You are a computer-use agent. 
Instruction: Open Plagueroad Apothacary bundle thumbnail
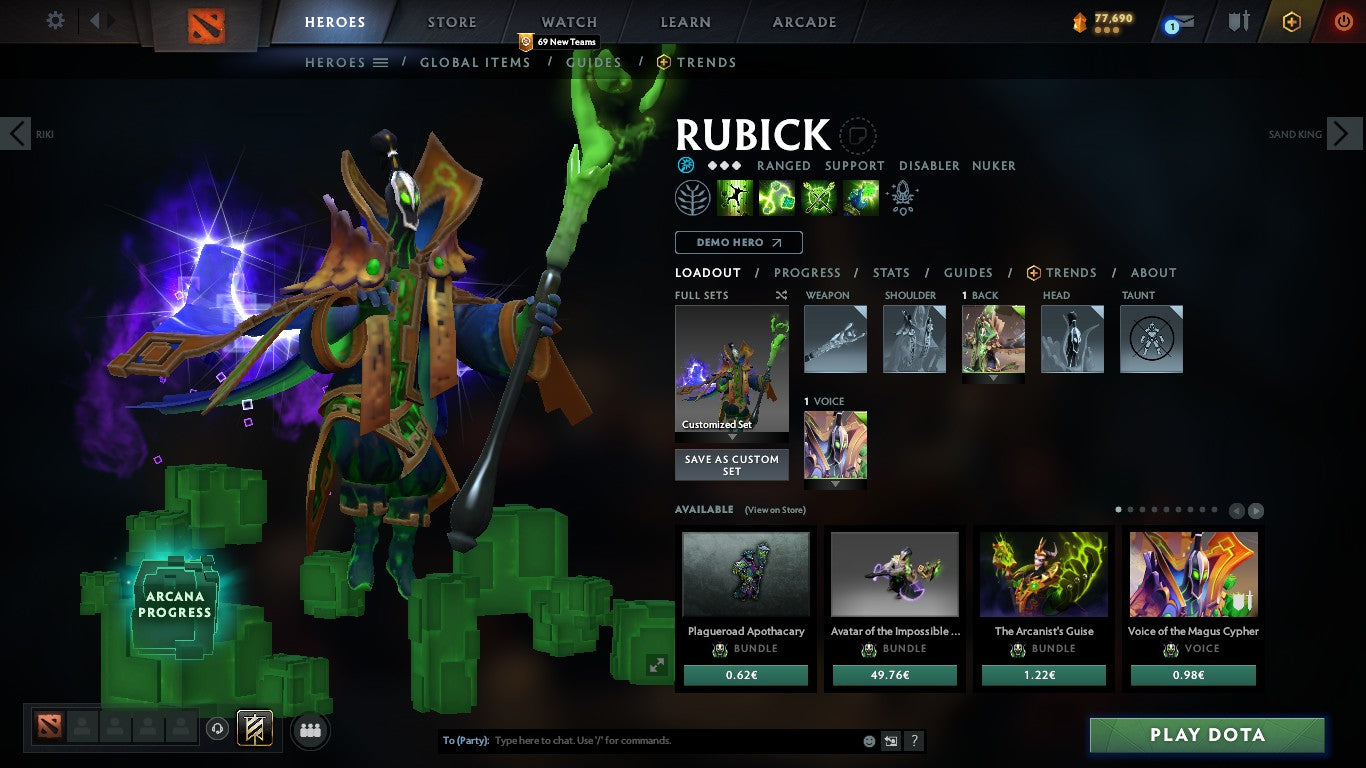pyautogui.click(x=745, y=573)
